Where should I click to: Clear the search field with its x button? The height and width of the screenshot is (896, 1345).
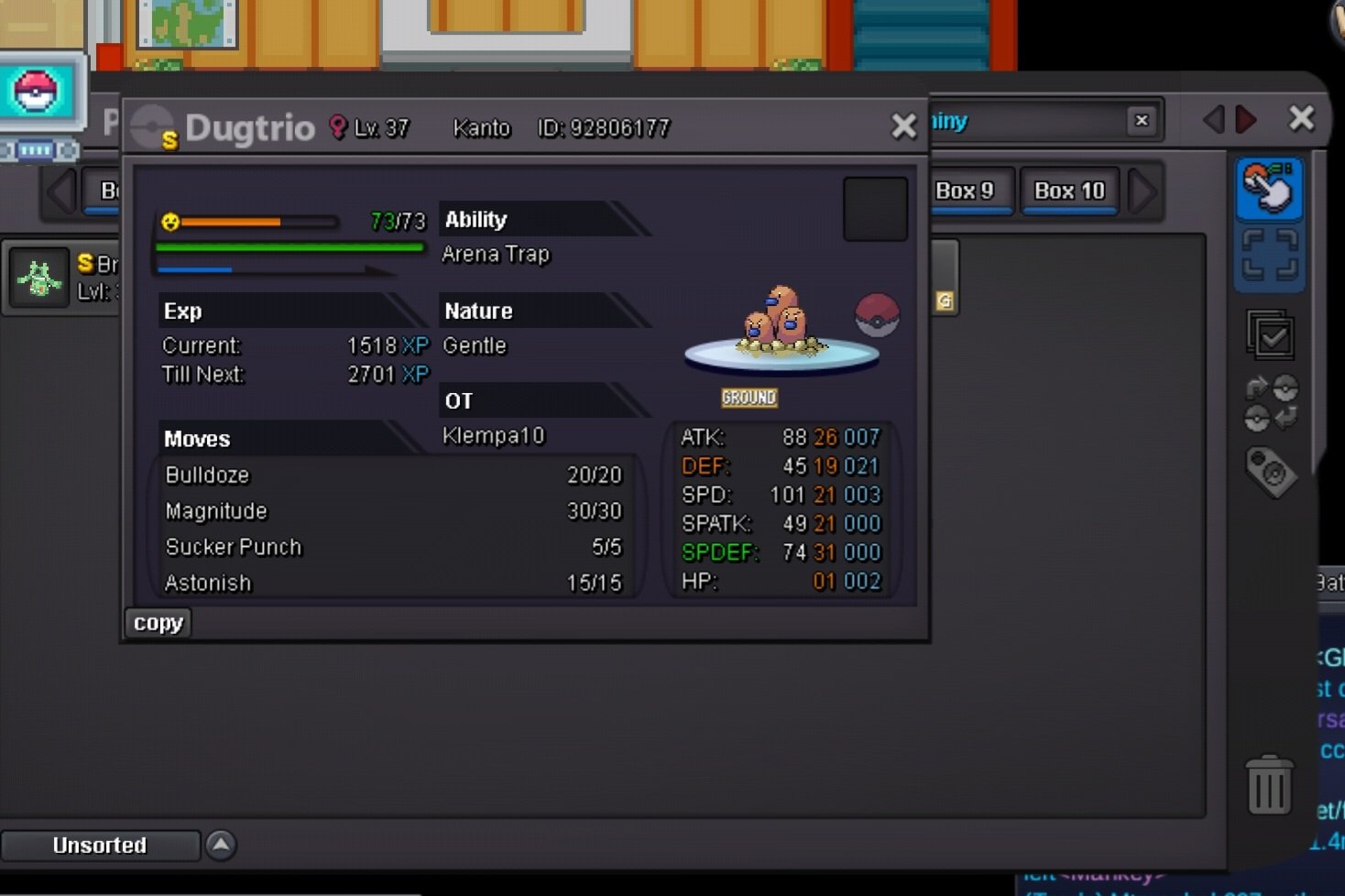(x=1142, y=120)
